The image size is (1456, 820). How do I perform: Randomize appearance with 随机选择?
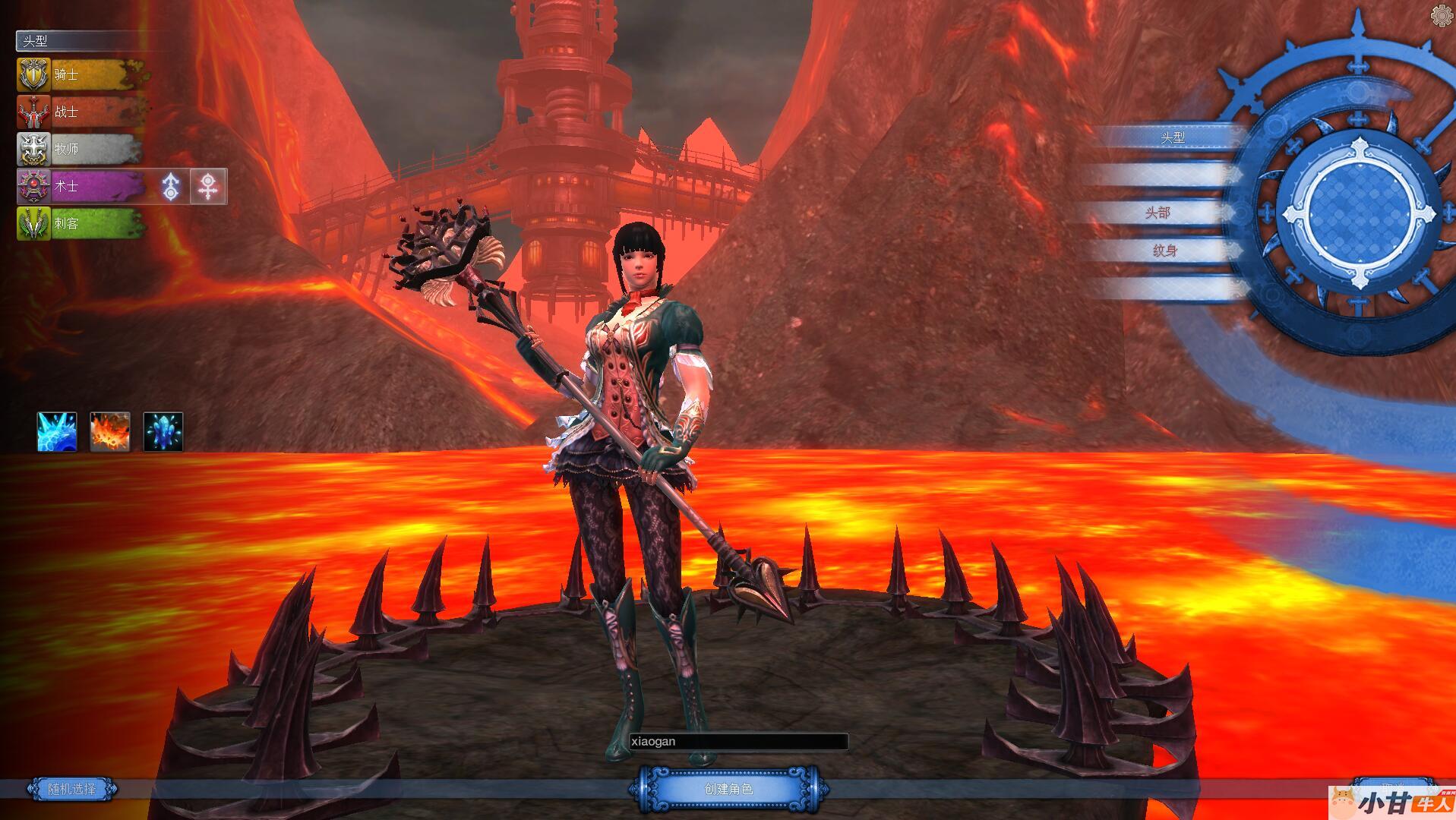(72, 789)
